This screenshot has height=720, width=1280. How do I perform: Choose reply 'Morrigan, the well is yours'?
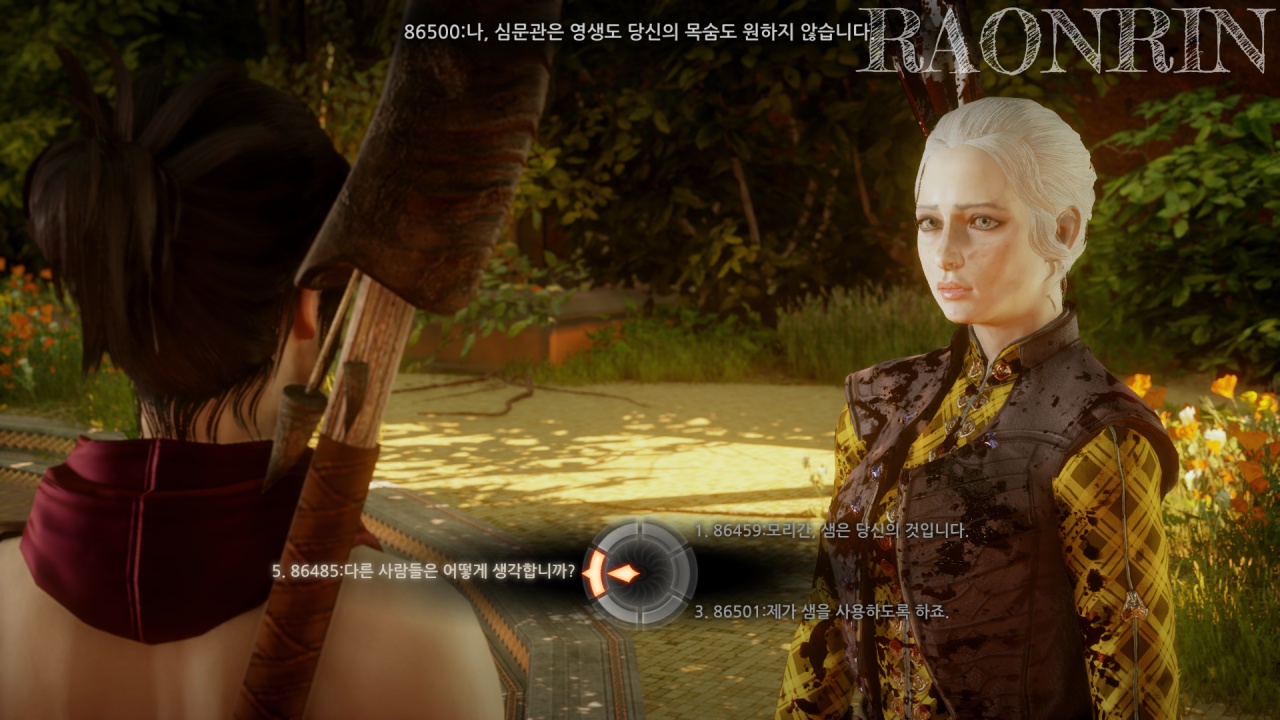[831, 531]
